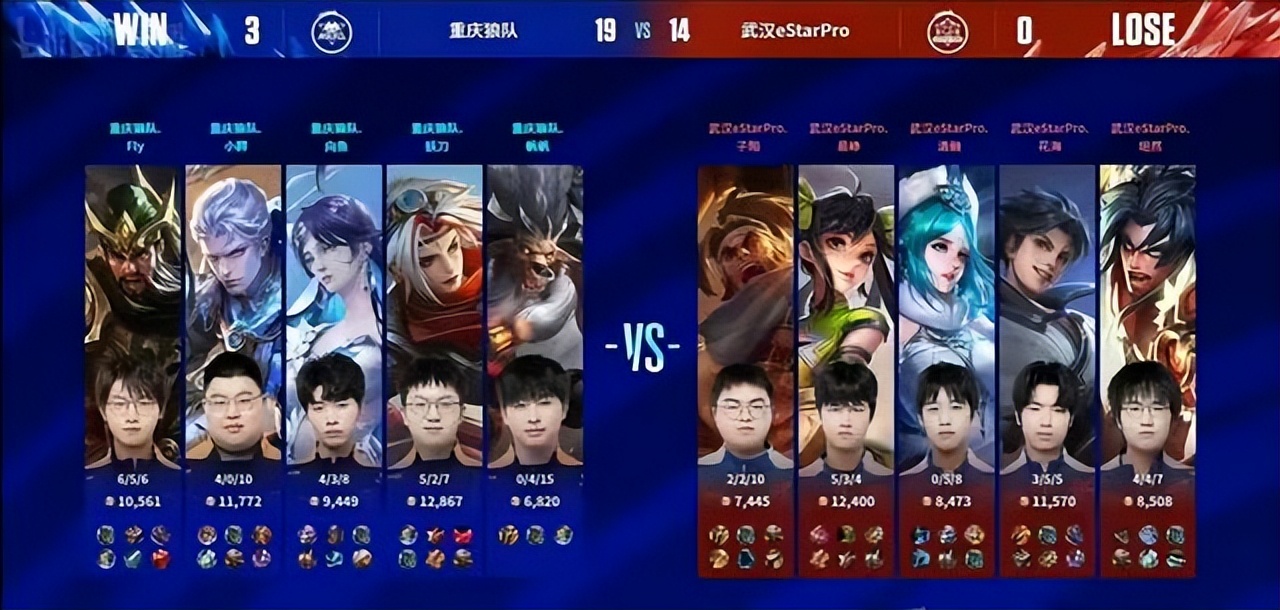
Task: Click the 武汉eStarPro red team logo
Action: (x=946, y=32)
